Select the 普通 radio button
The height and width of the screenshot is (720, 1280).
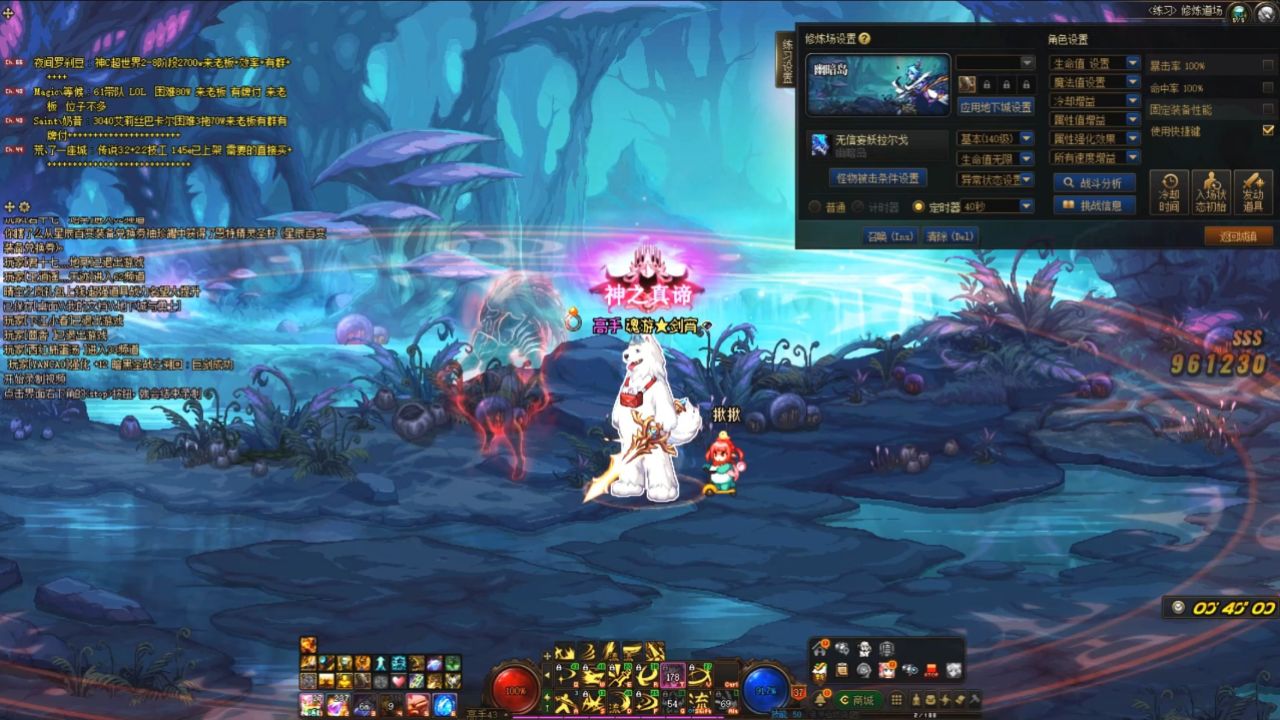coord(814,207)
